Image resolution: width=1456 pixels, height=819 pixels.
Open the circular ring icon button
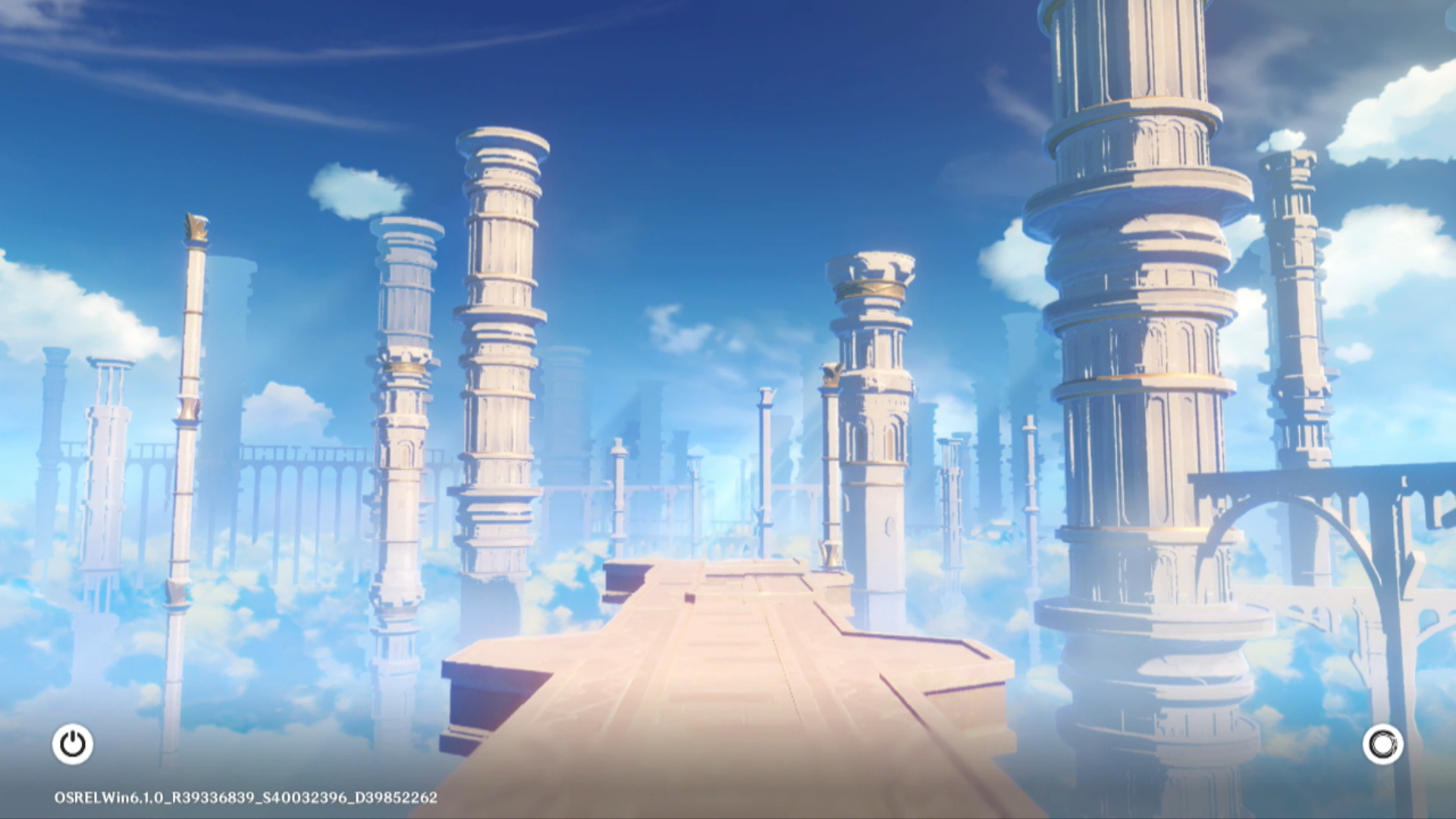1382,744
